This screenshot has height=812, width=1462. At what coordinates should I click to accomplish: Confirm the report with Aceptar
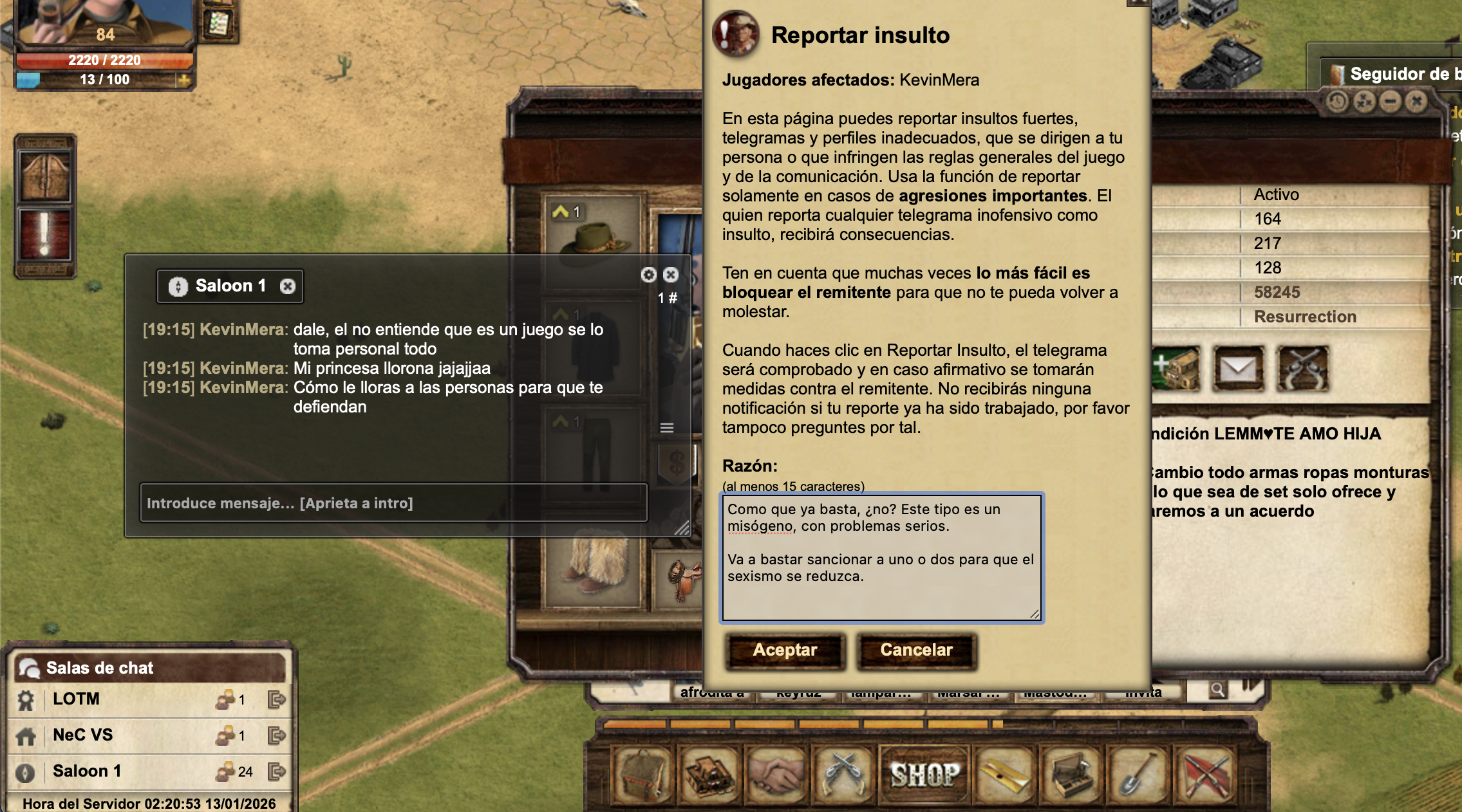coord(785,651)
